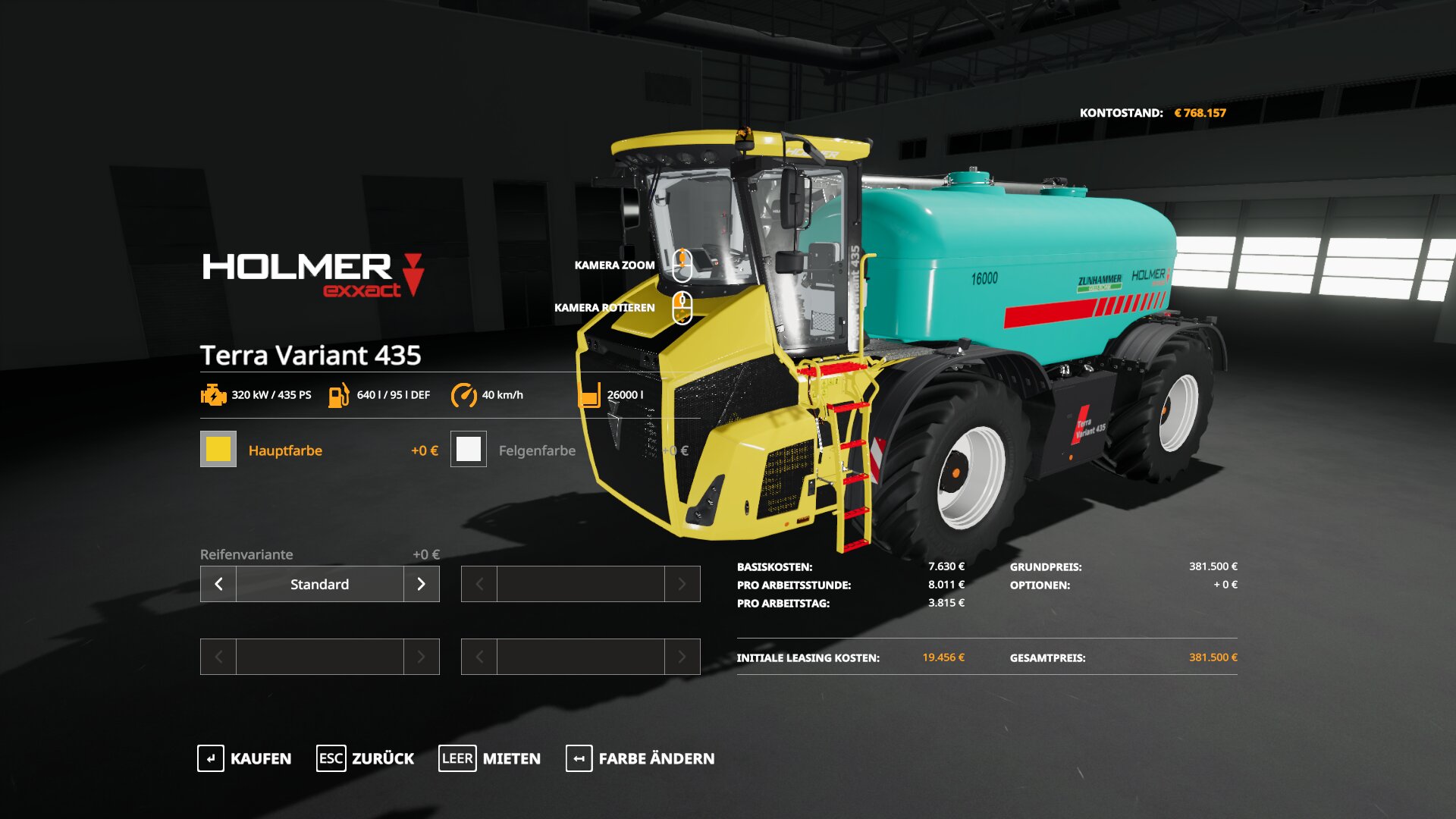Activate the FARBE ÄNDERN button
Image resolution: width=1456 pixels, height=819 pixels.
(640, 758)
